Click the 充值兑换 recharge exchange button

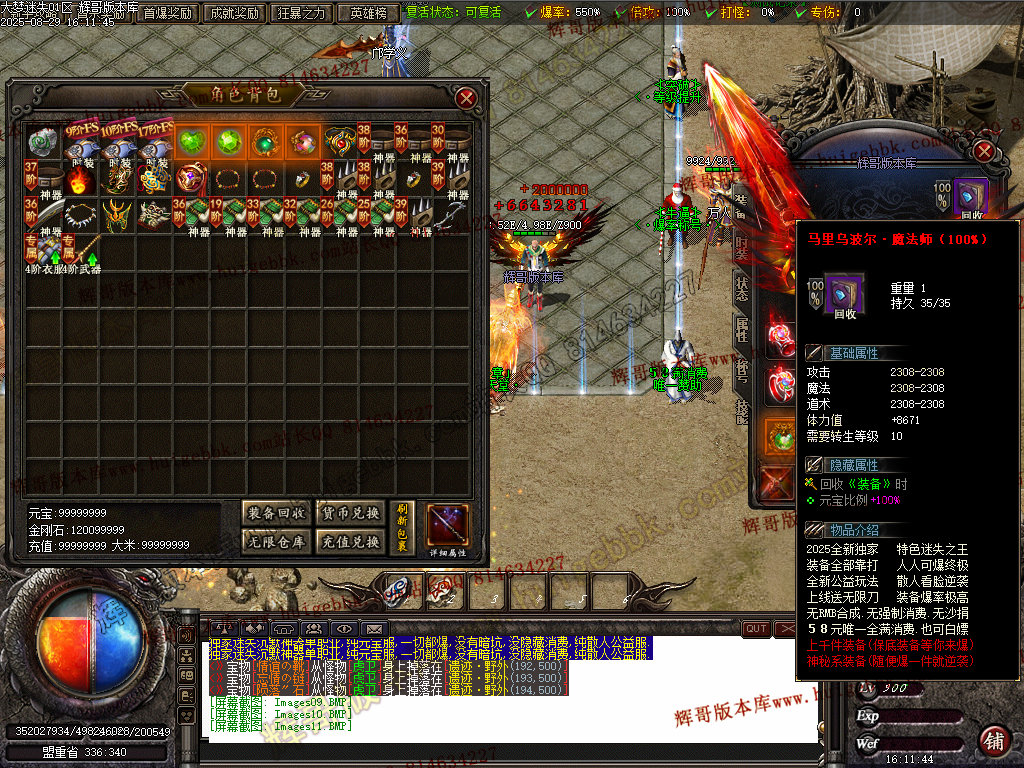click(349, 542)
